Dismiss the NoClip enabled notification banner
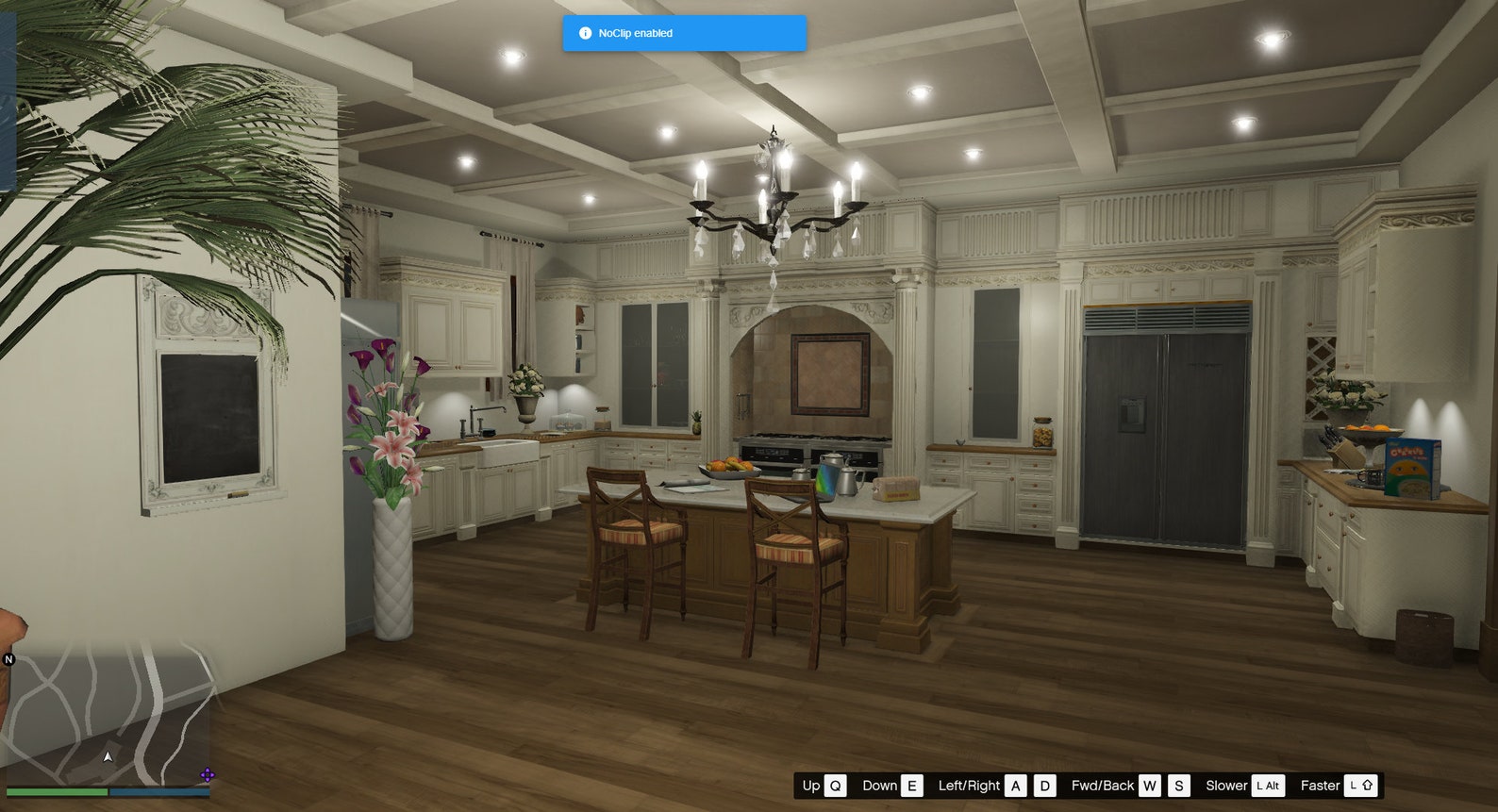This screenshot has width=1498, height=812. 684,32
